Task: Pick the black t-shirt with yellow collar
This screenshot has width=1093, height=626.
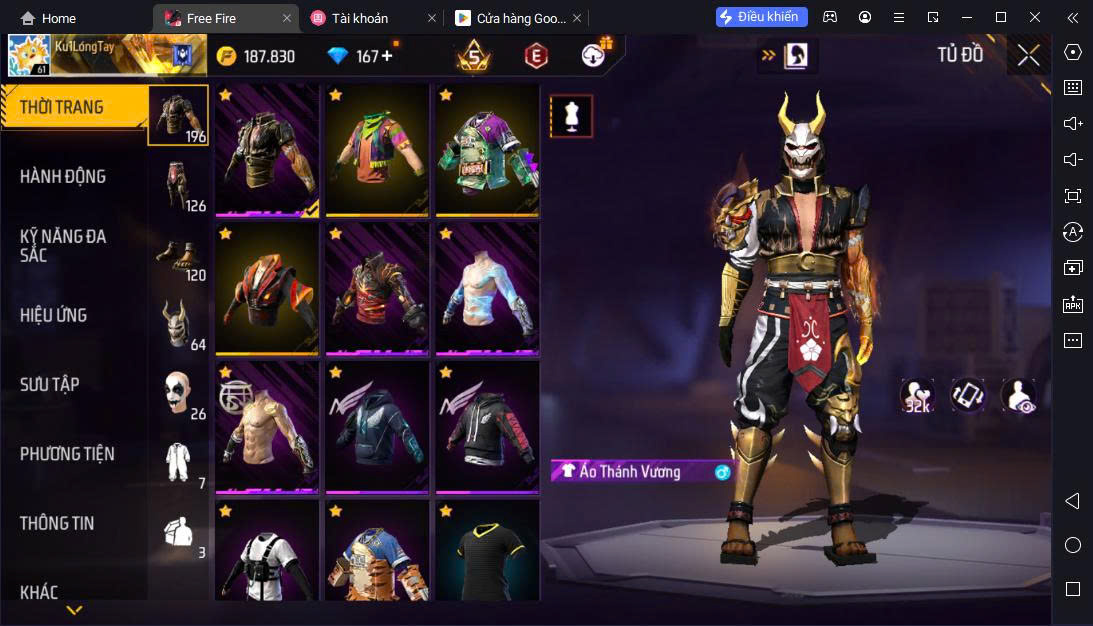Action: 487,552
